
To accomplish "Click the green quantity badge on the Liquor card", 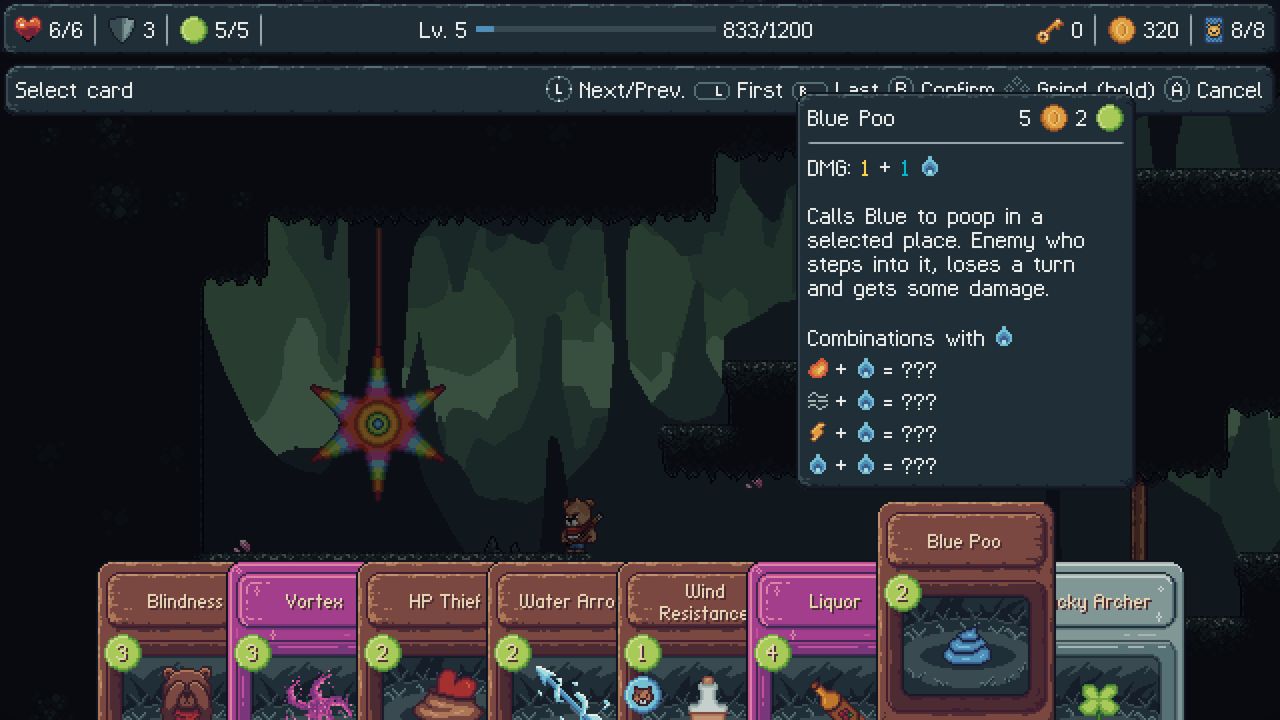I will [773, 650].
